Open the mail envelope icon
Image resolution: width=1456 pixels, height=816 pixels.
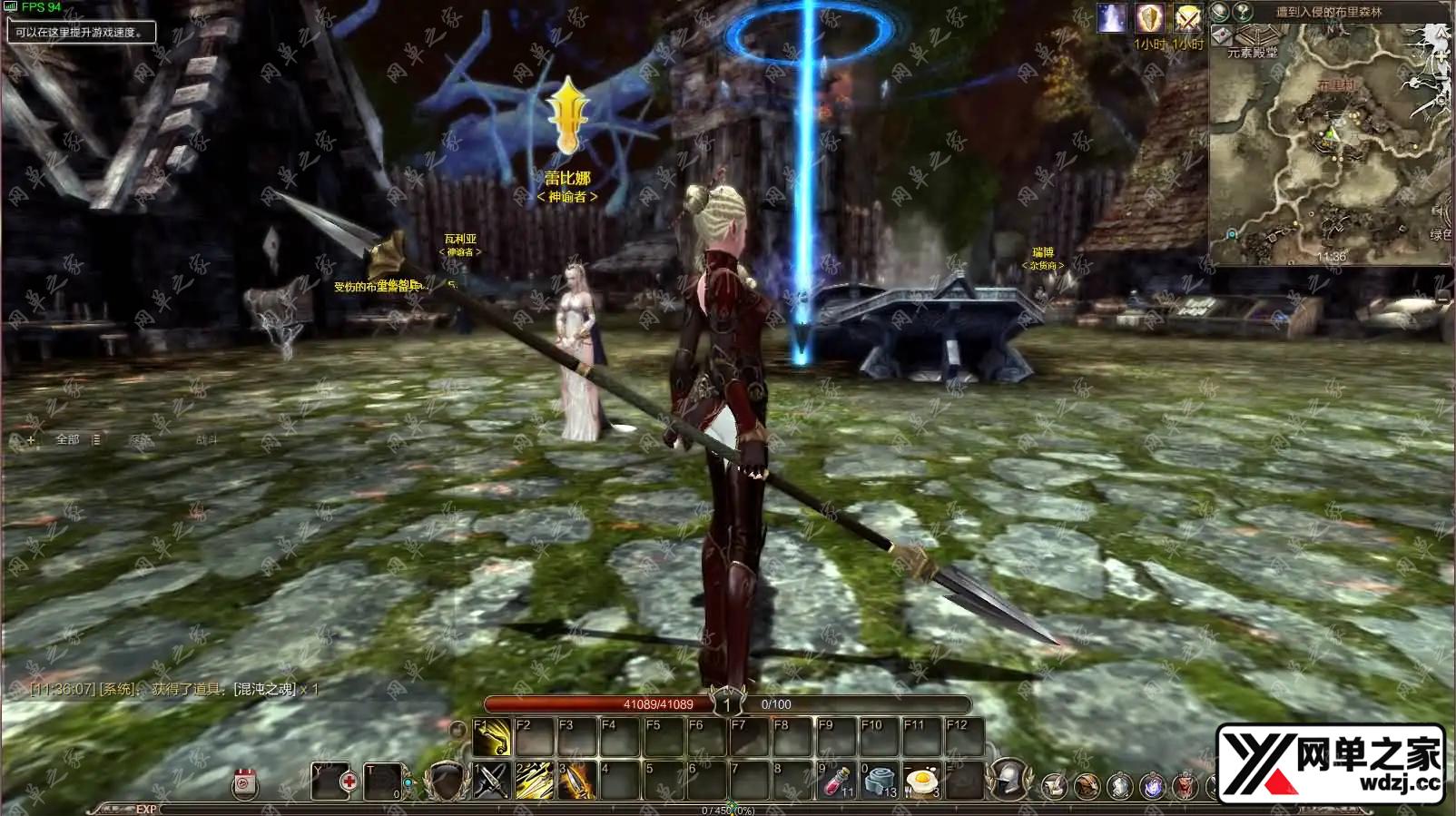pos(1222,34)
